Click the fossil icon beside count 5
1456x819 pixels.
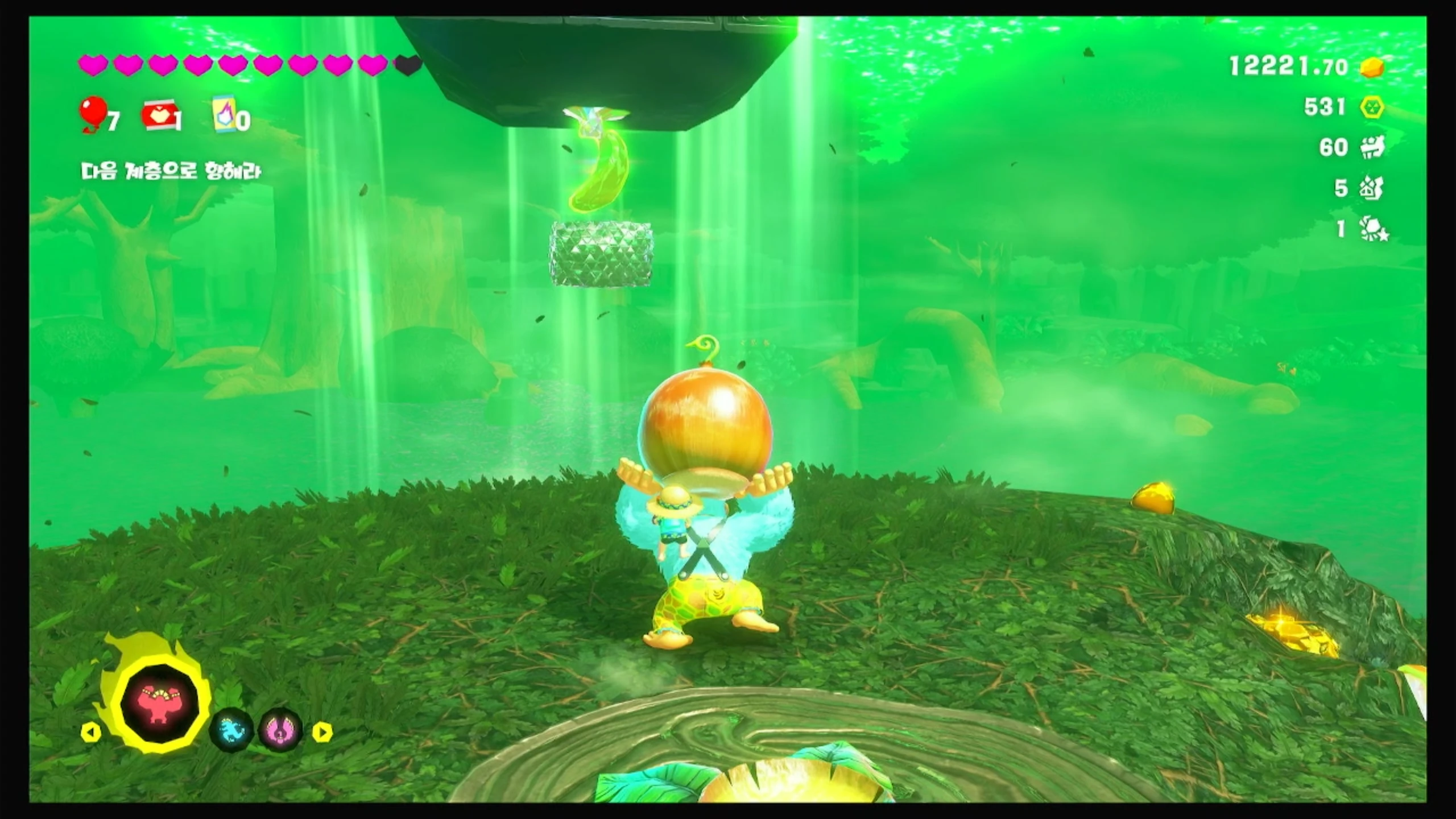tap(1372, 188)
